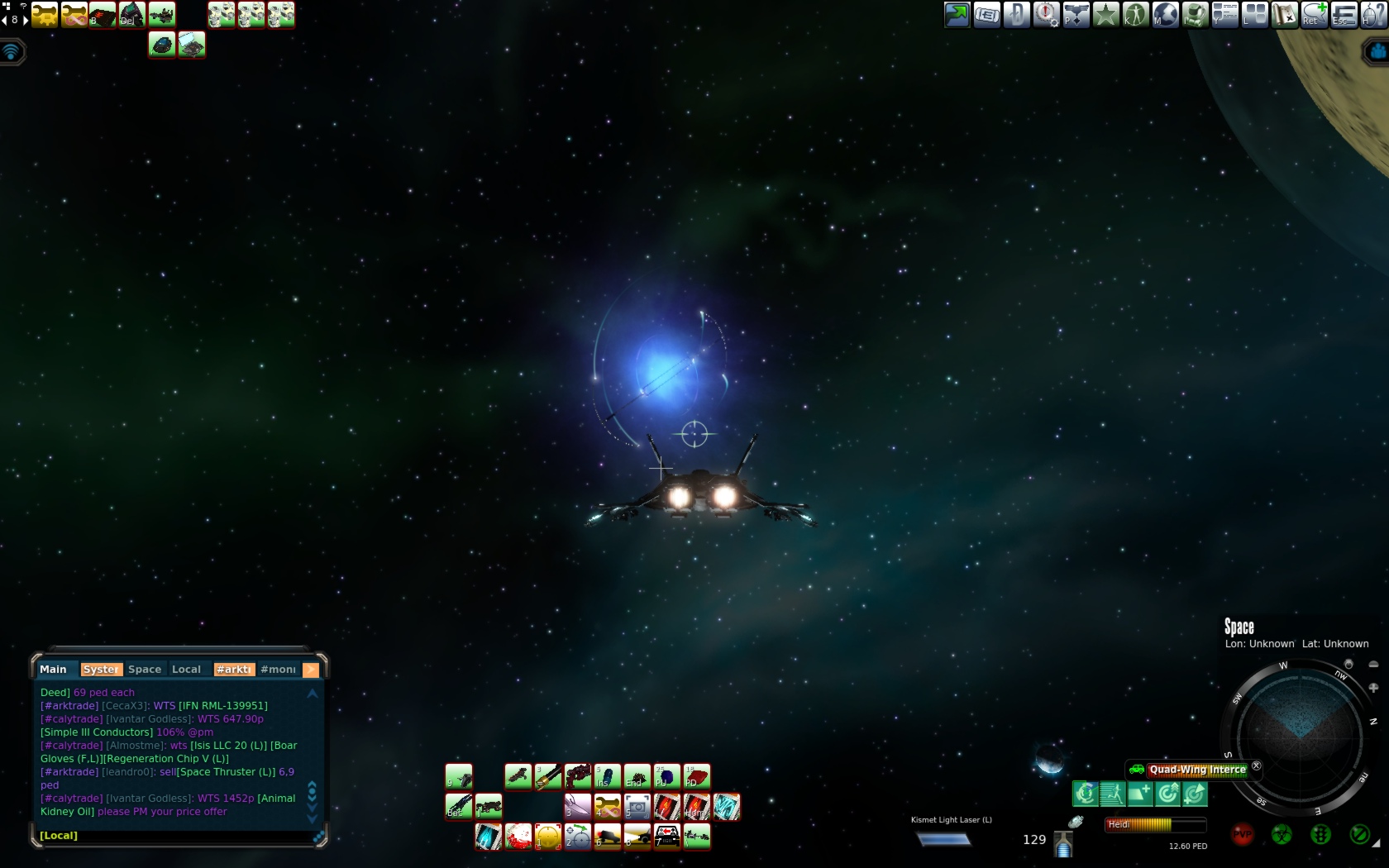Open the planet map globe icon

point(1165,14)
